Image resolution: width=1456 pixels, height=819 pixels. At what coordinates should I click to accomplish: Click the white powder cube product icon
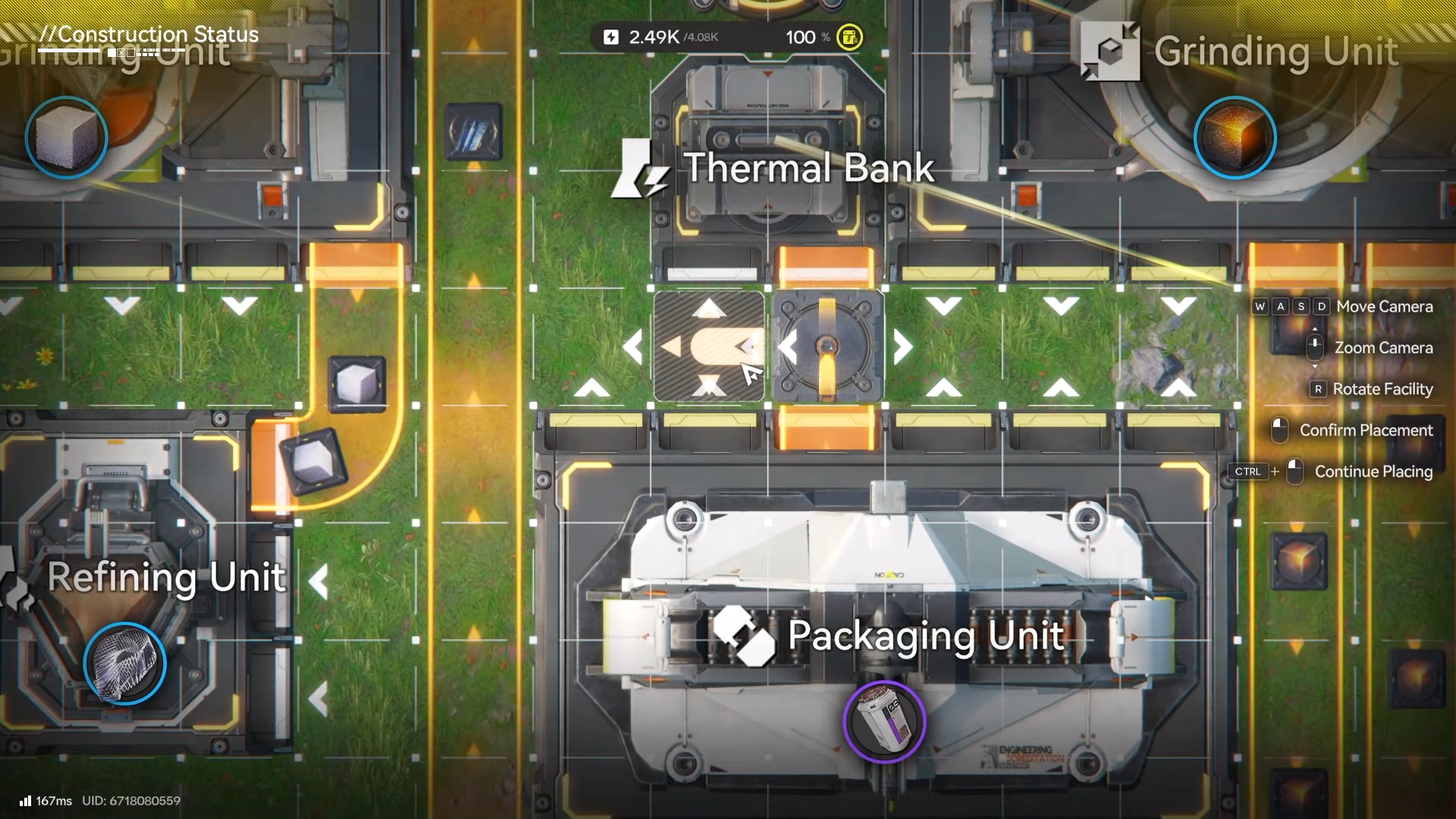point(67,138)
